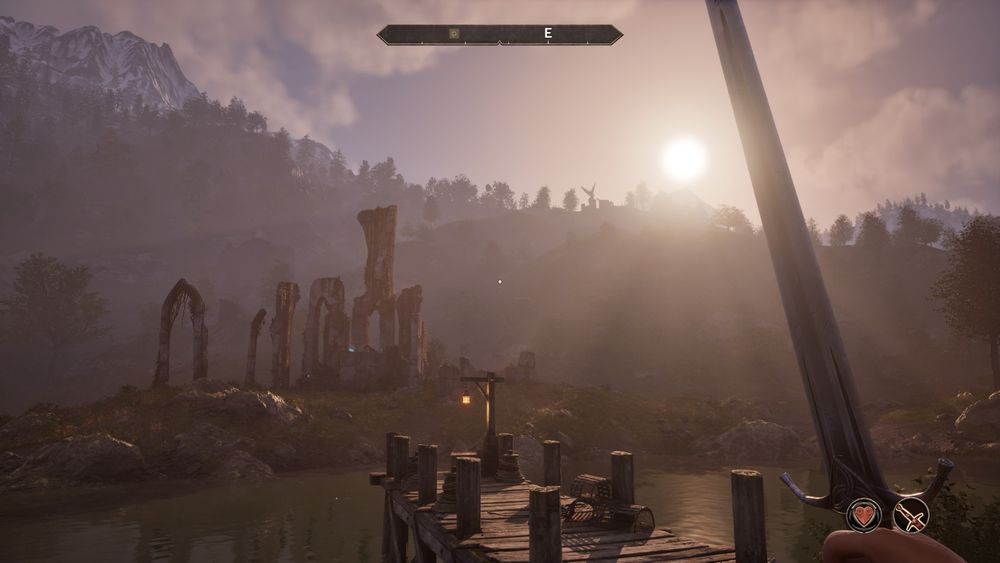1000x563 pixels.
Task: Click the compass bar heading strip
Action: pos(500,34)
